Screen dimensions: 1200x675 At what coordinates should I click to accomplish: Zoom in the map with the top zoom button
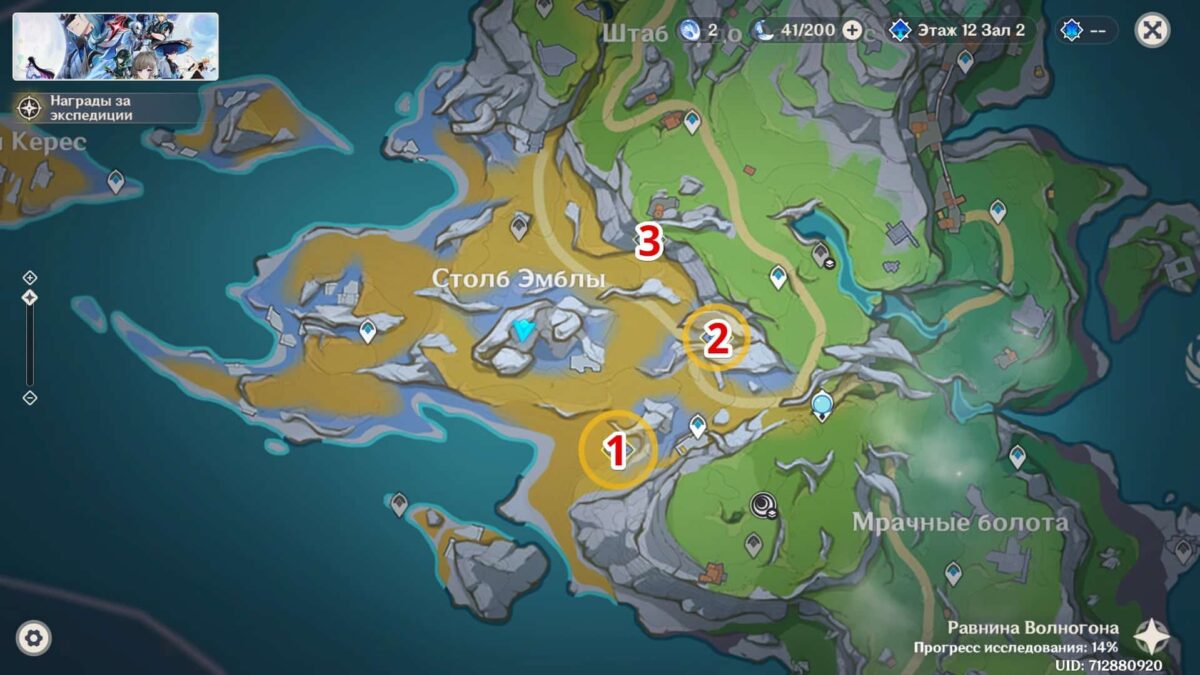coord(30,277)
